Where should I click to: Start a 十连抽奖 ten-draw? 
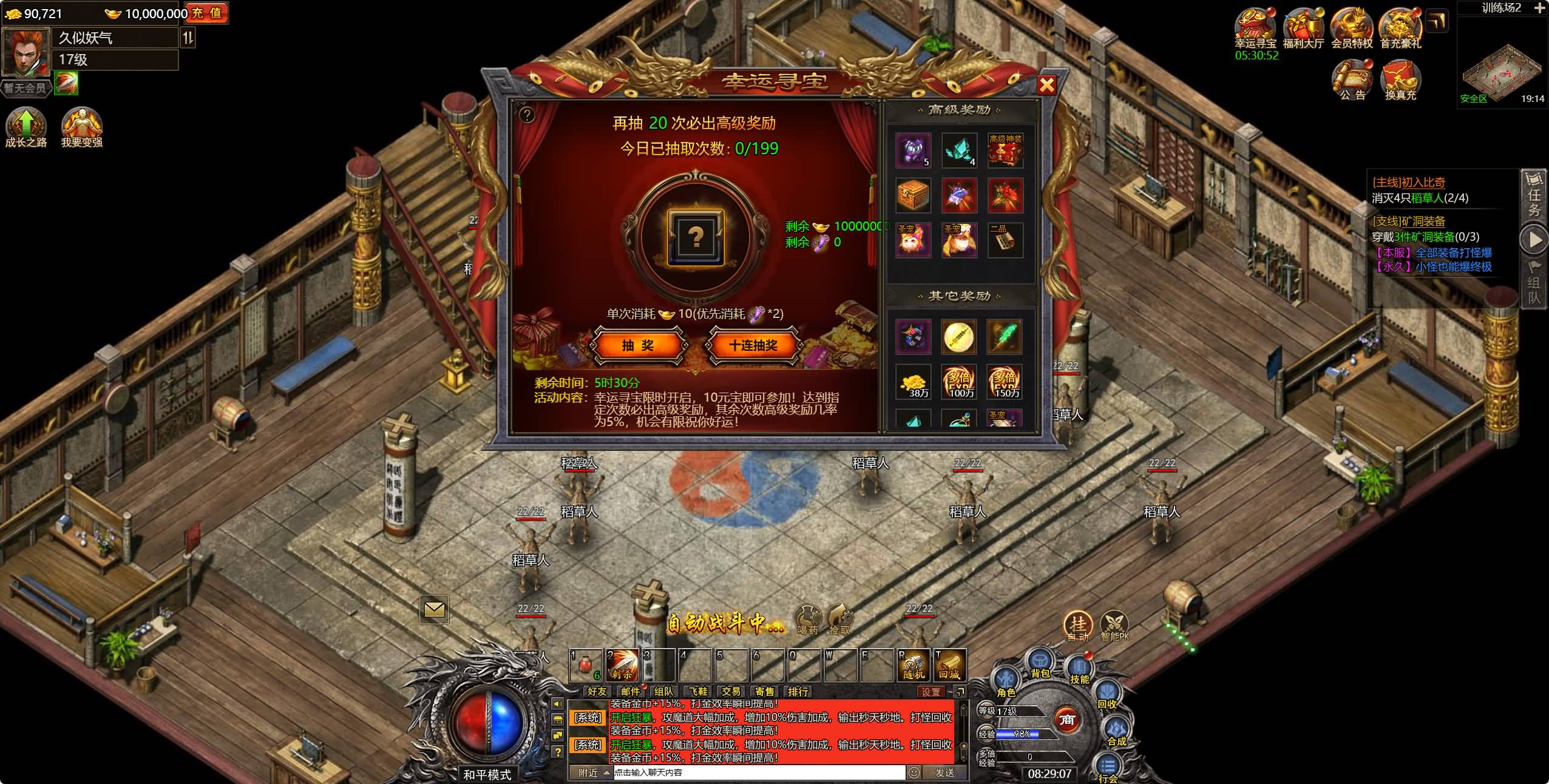coord(753,345)
